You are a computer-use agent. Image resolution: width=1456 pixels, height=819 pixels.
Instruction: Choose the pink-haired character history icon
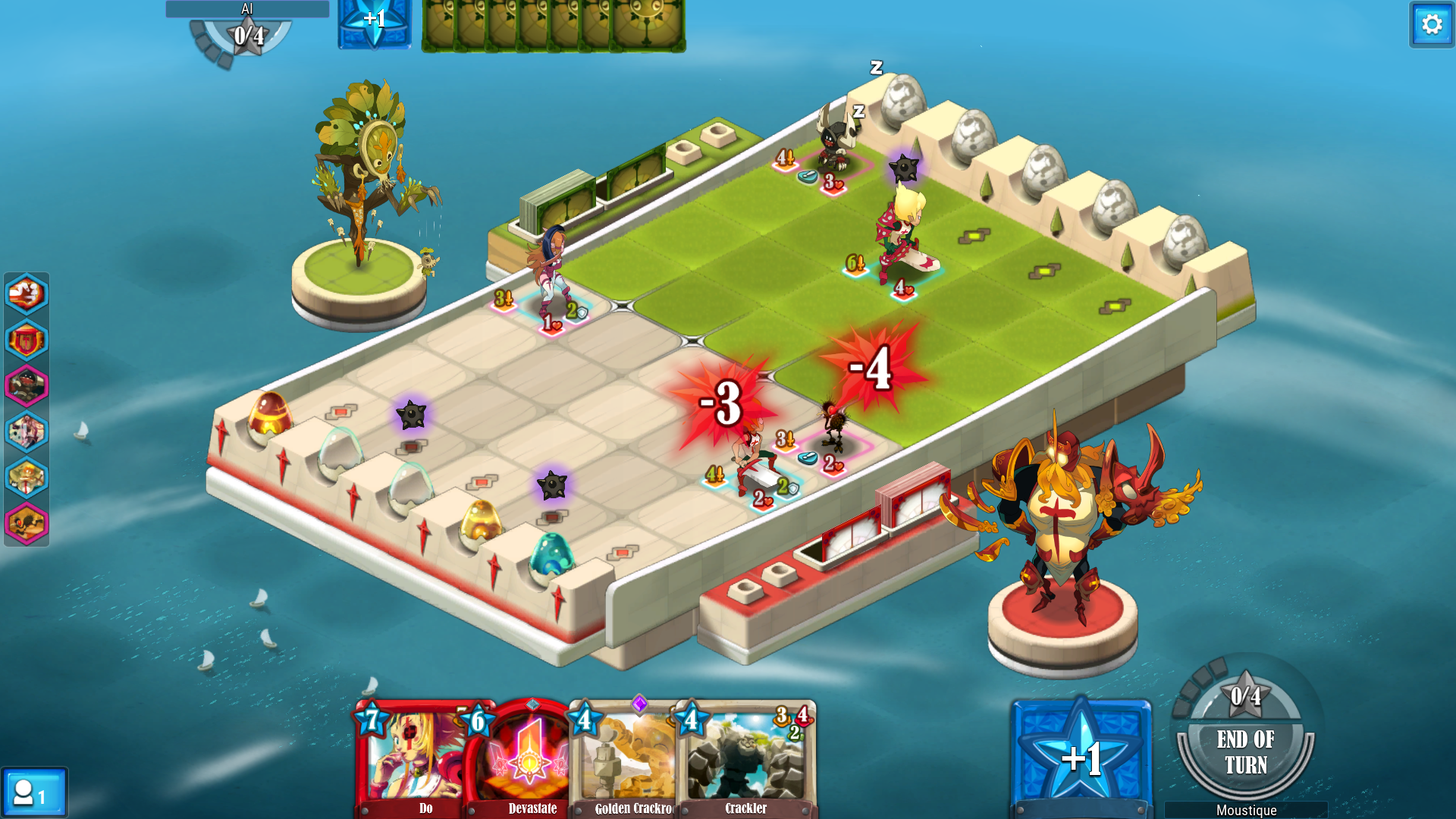pyautogui.click(x=27, y=431)
